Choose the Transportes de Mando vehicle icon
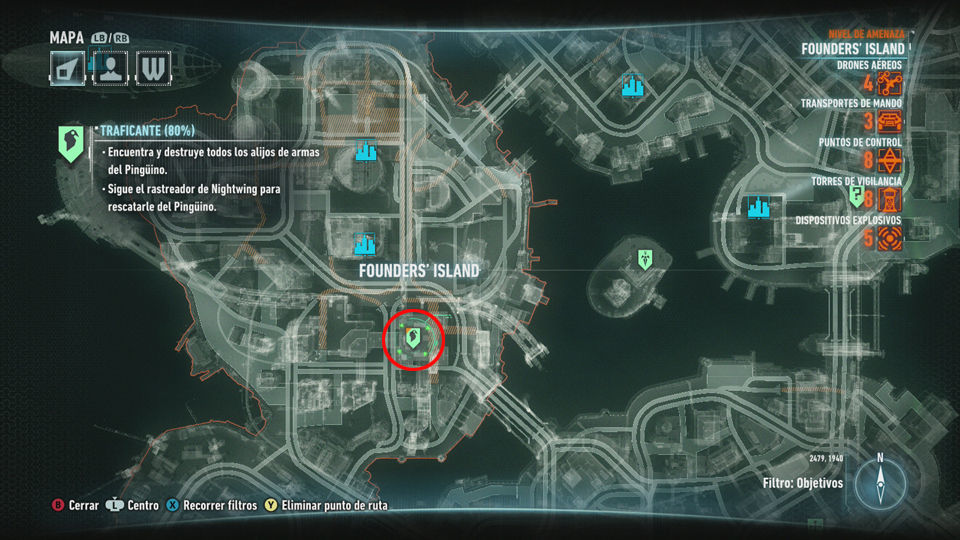 click(x=890, y=122)
